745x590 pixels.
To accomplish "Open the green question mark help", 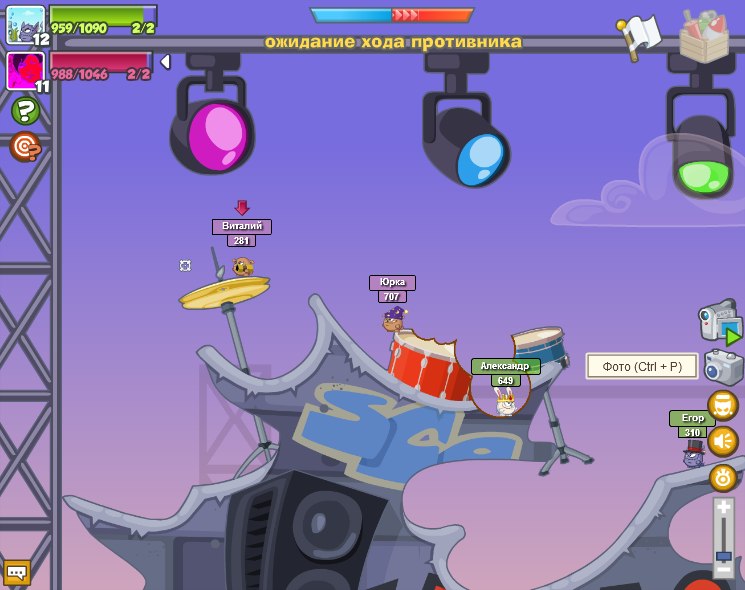I will point(25,111).
